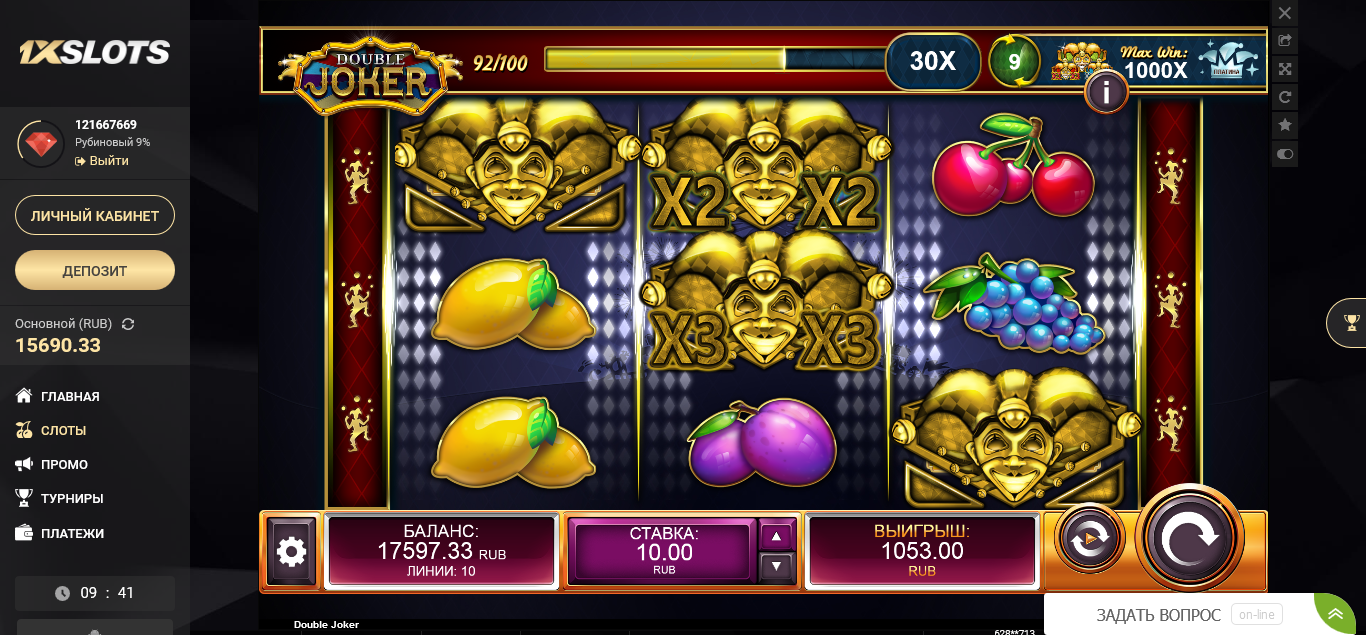
Task: Open the Слоты section
Action: [63, 430]
